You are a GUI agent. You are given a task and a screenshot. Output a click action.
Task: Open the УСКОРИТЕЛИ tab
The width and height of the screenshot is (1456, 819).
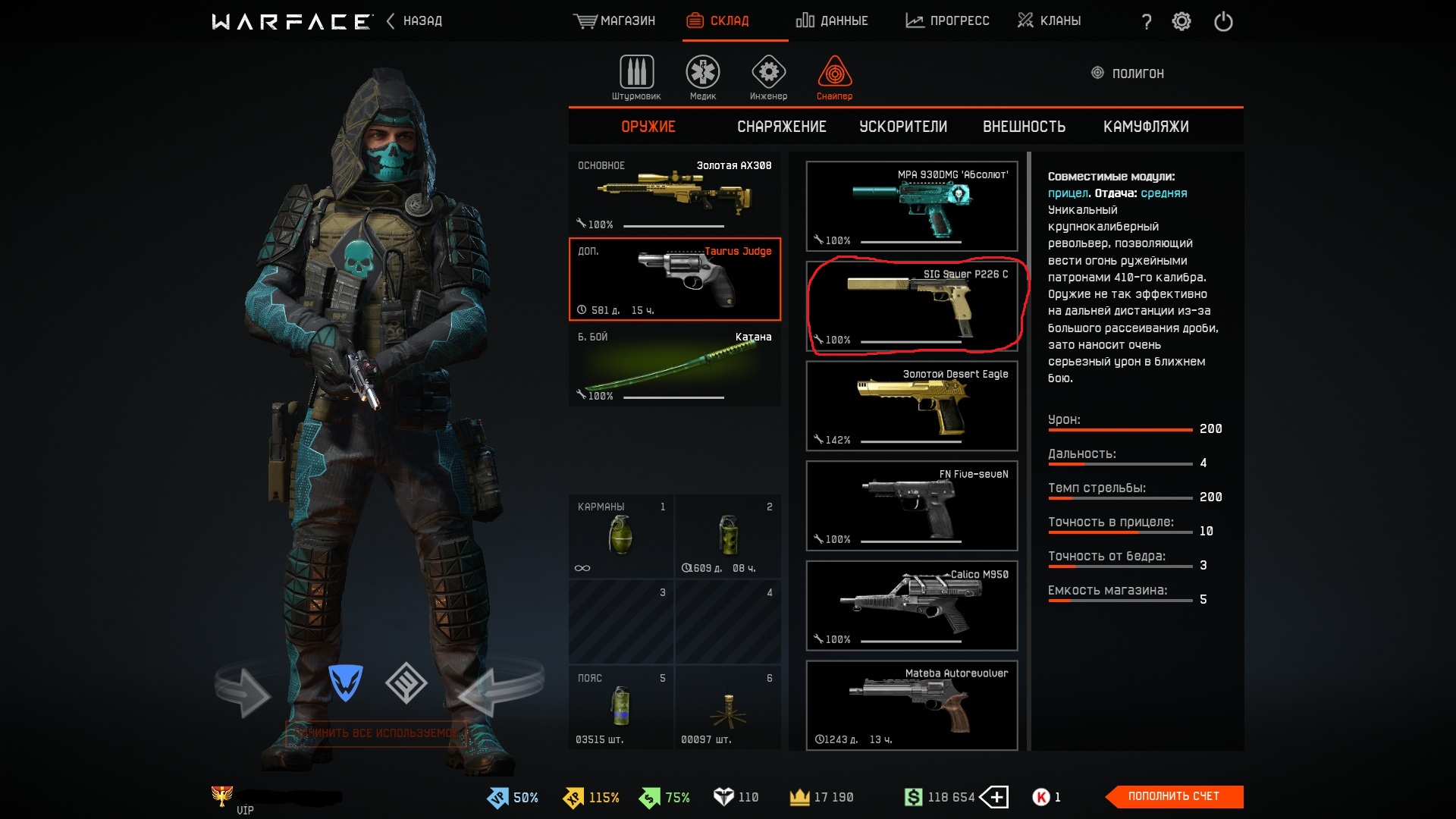click(902, 127)
